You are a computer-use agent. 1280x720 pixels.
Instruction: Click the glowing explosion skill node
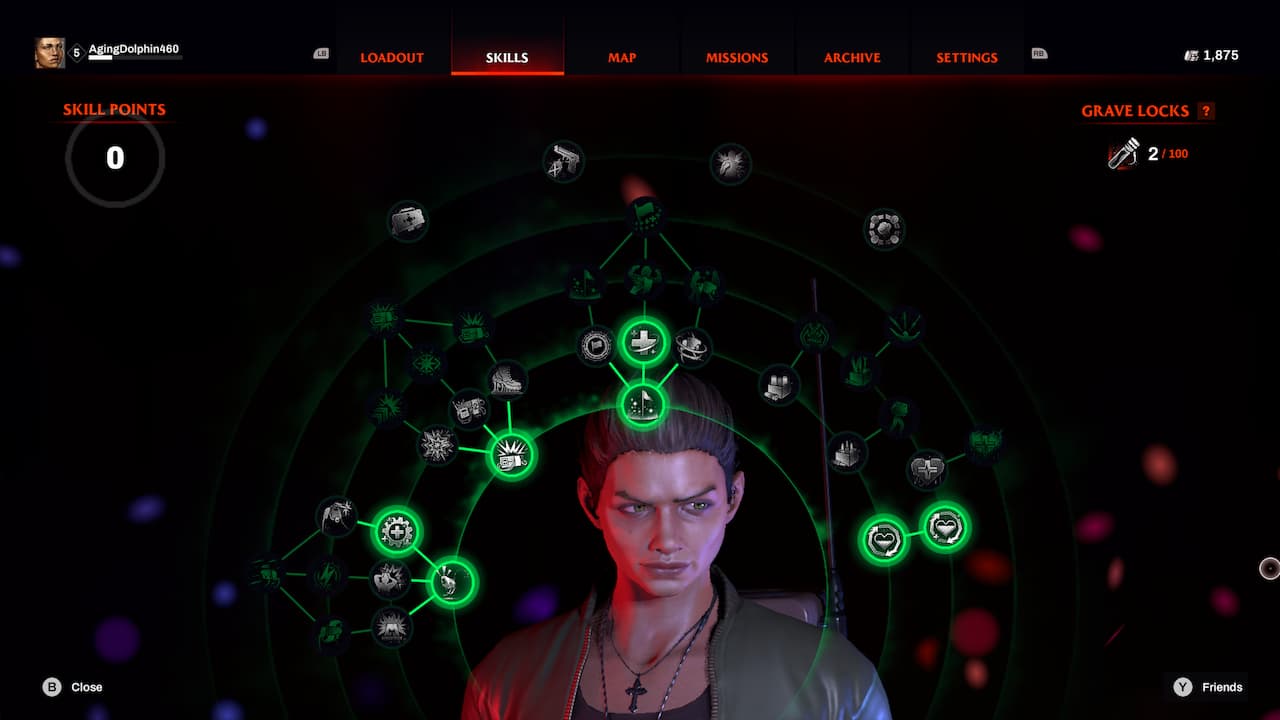pos(511,455)
